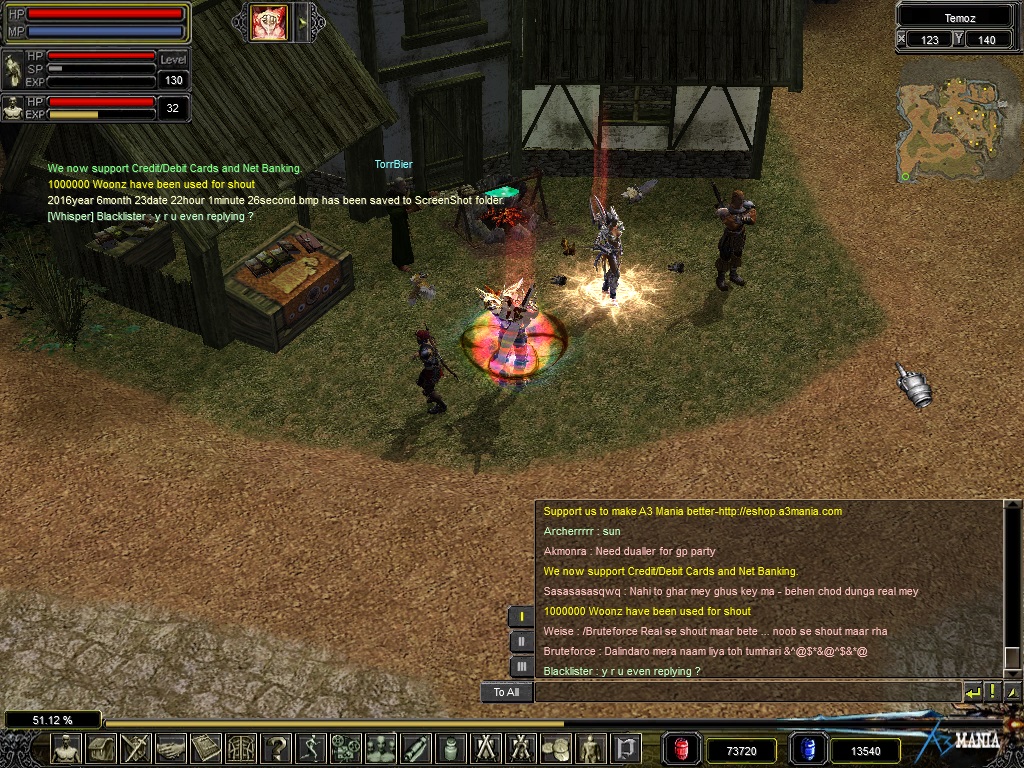
Task: Click the exclamation shout button
Action: click(993, 692)
